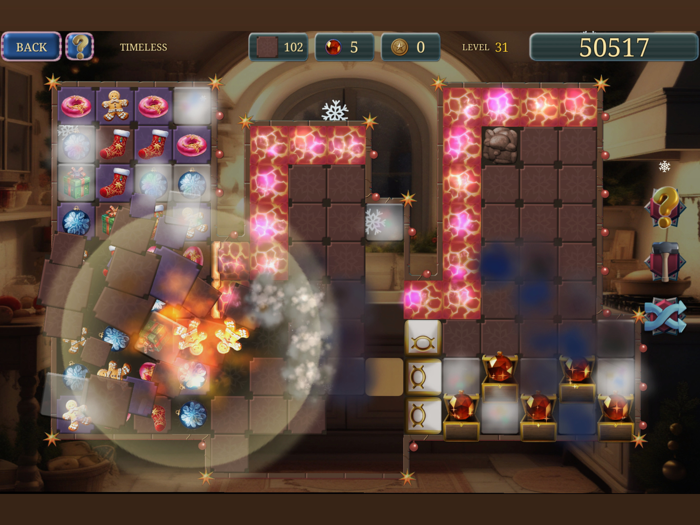The image size is (700, 525).
Task: Use the golden question mark hint power-up
Action: (664, 207)
